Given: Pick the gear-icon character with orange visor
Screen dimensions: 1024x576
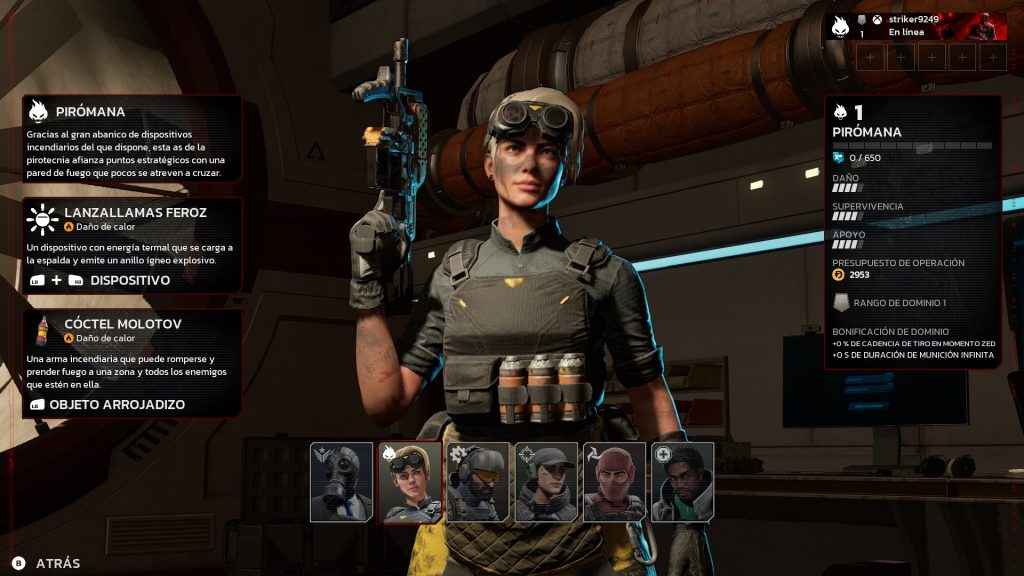Looking at the screenshot, I should click(x=477, y=482).
